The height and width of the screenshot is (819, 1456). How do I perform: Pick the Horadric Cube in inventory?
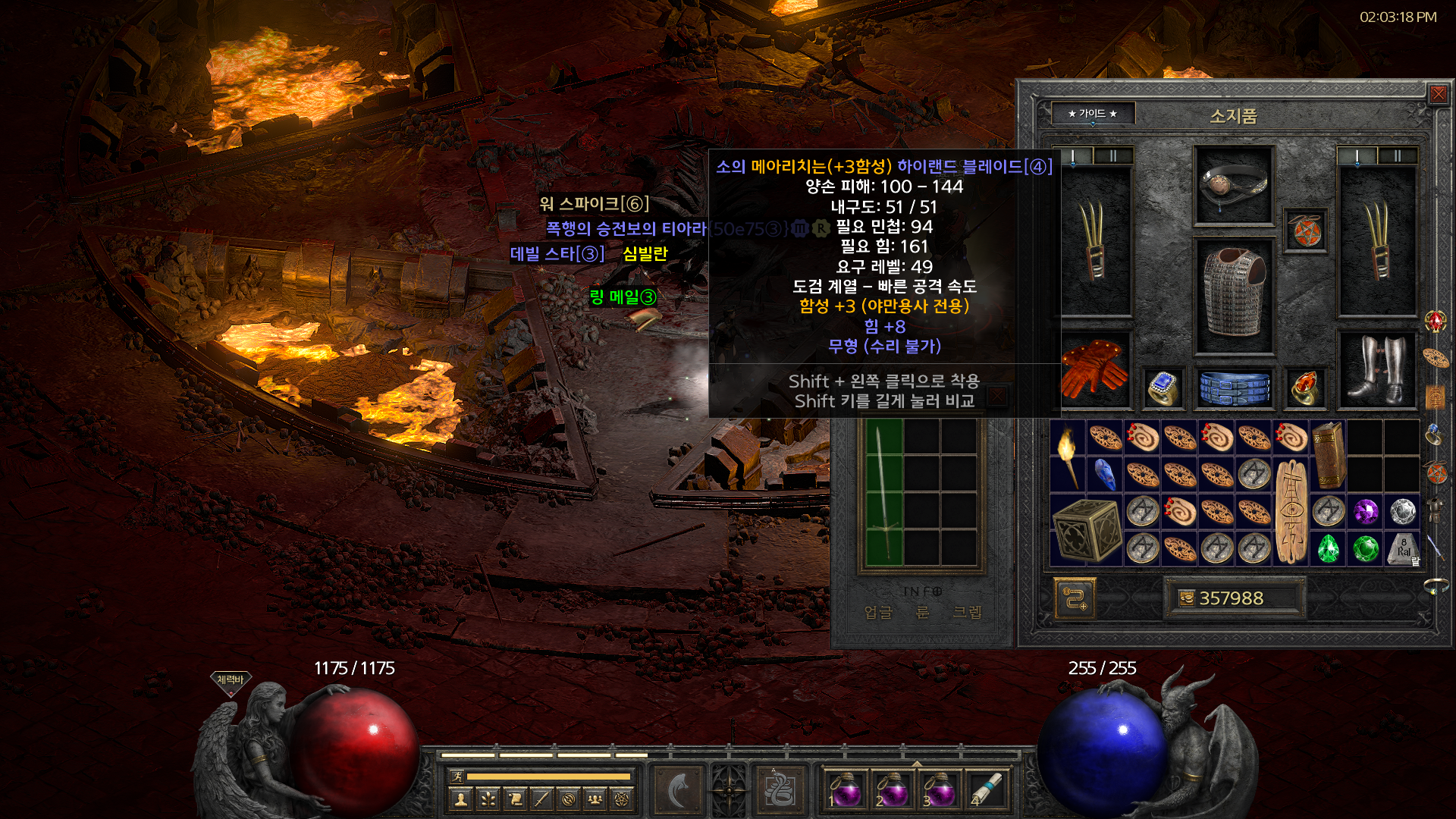(x=1087, y=530)
